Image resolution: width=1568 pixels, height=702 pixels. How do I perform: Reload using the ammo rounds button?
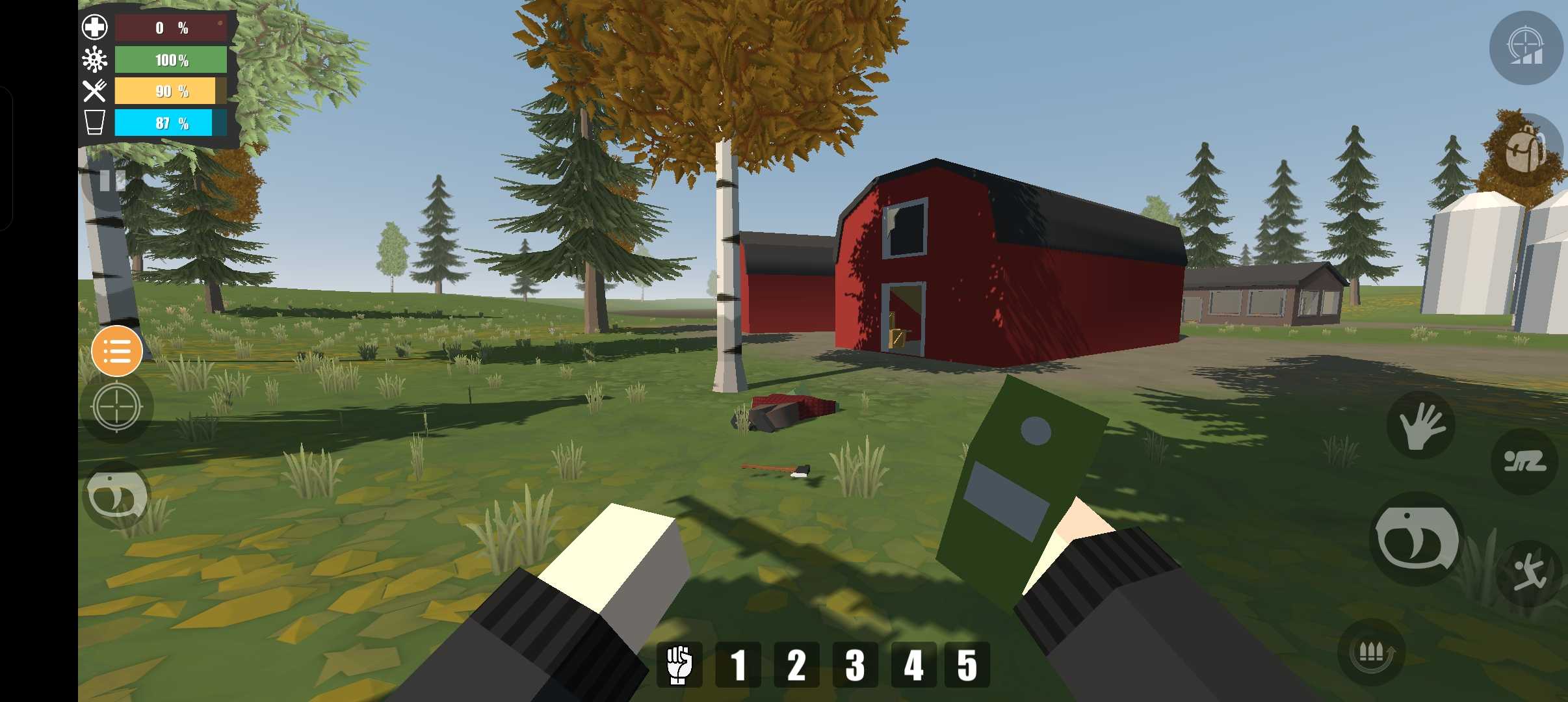coord(1371,652)
